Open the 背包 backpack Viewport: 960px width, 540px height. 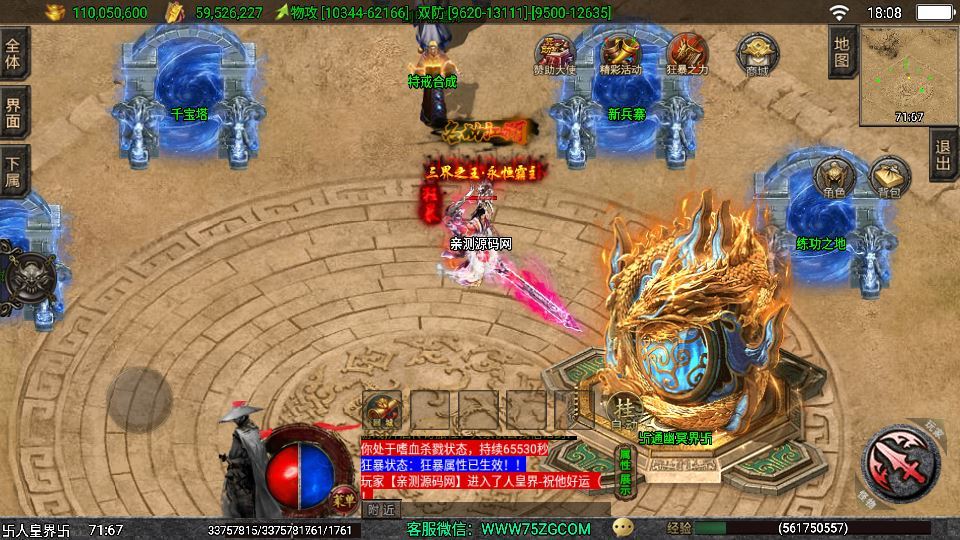[x=889, y=176]
